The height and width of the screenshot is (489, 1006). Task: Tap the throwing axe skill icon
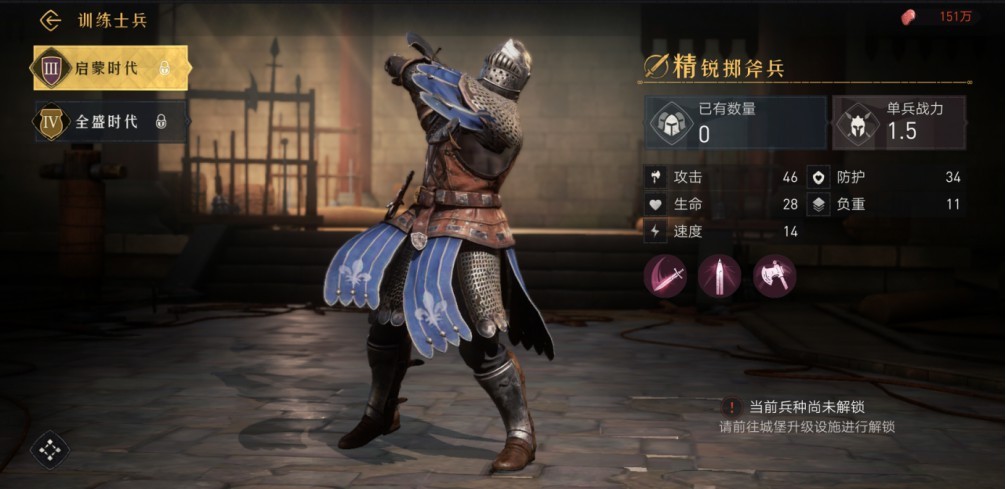[x=775, y=275]
